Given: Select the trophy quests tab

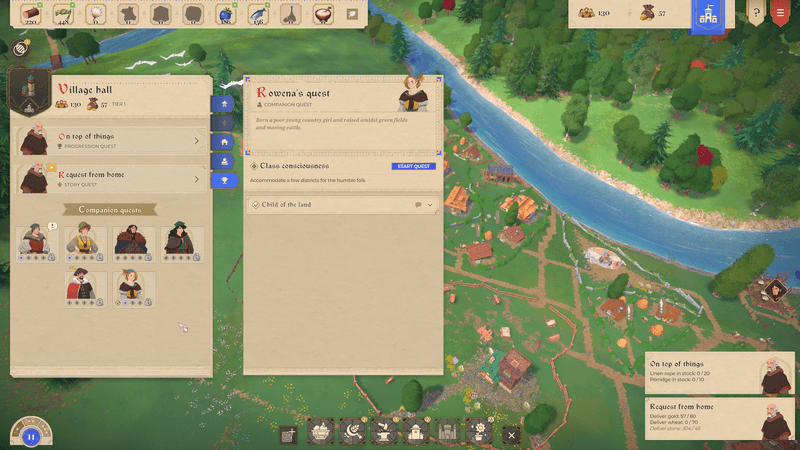Looking at the screenshot, I should tap(224, 180).
